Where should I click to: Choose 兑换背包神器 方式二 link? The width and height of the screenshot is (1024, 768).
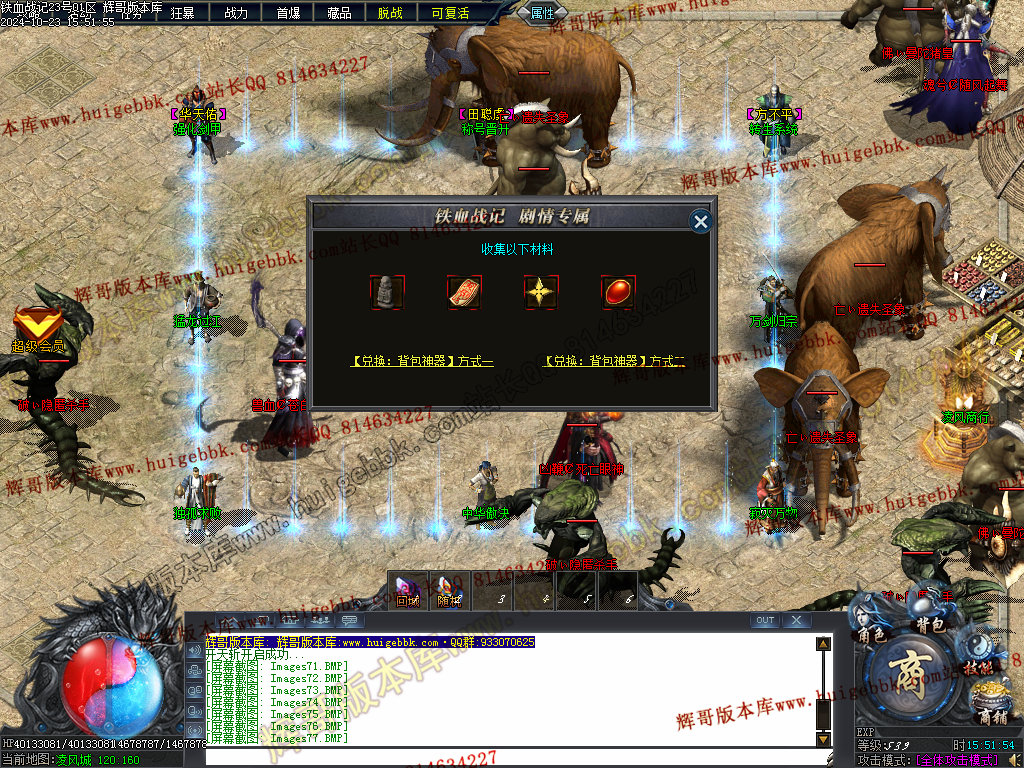coord(614,361)
